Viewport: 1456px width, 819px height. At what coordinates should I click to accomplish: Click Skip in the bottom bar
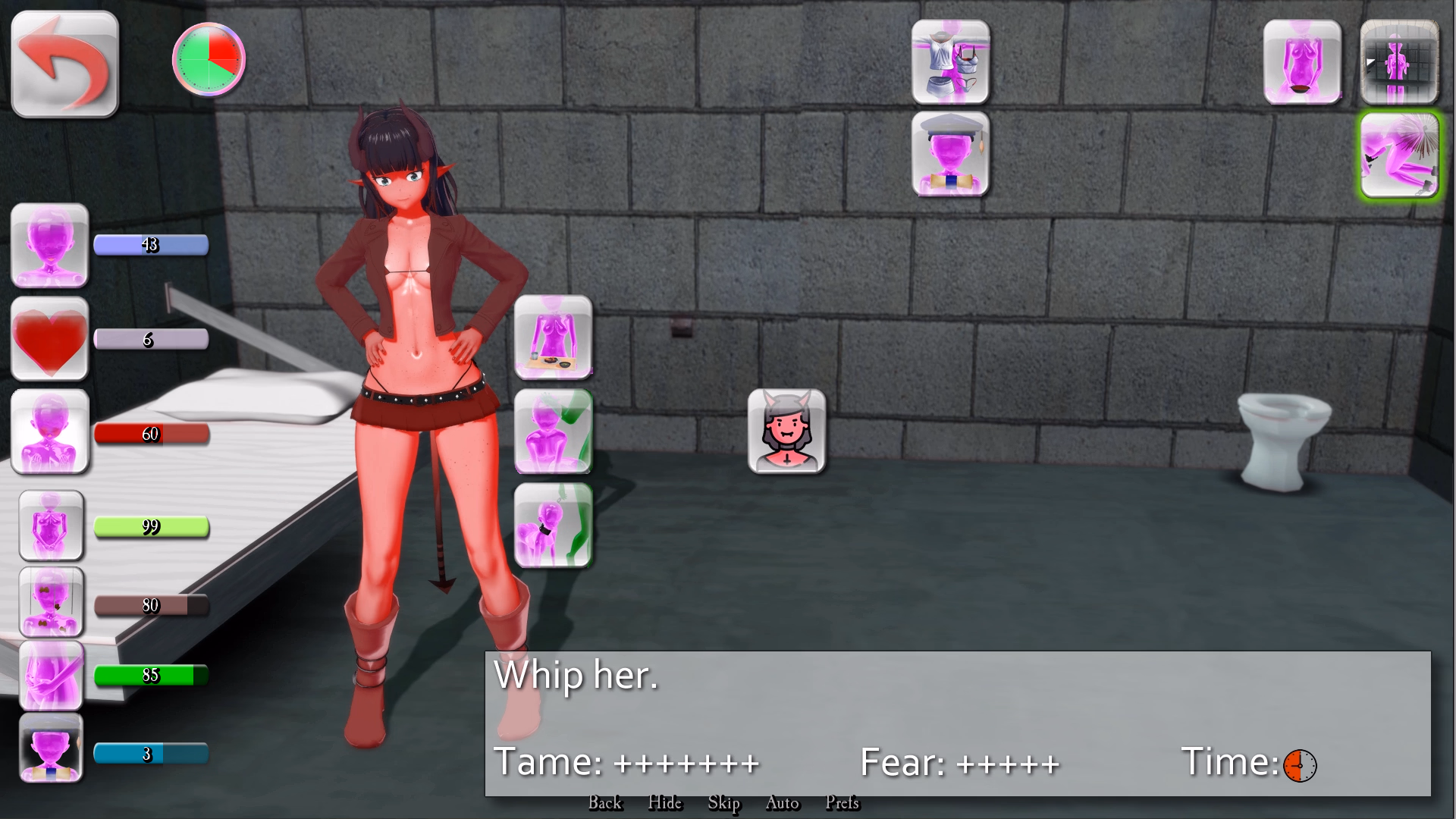(x=724, y=803)
